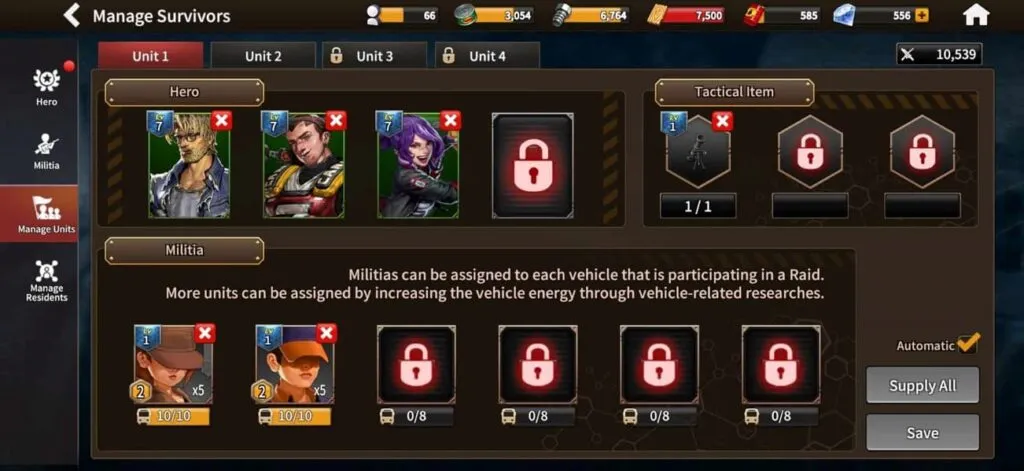
Task: Open Manage Residents in the sidebar
Action: [x=46, y=280]
